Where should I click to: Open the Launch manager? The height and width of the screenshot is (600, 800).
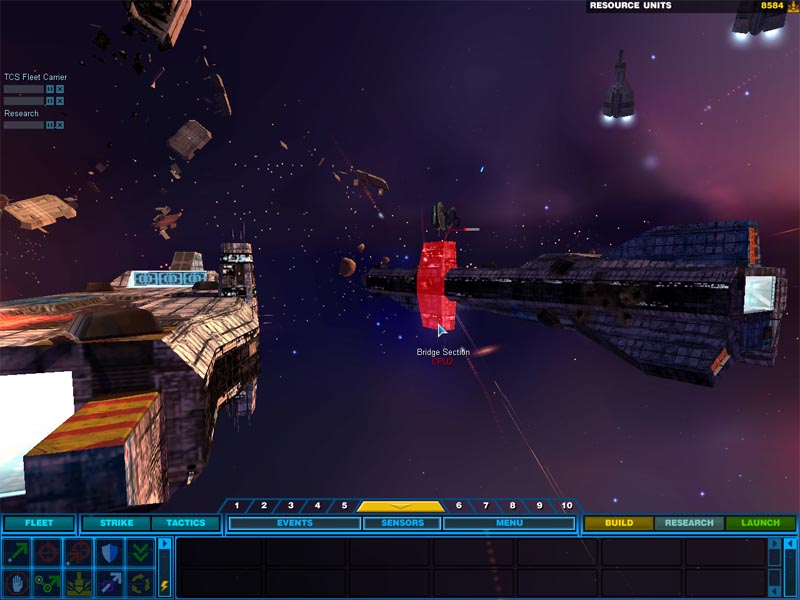coord(760,523)
